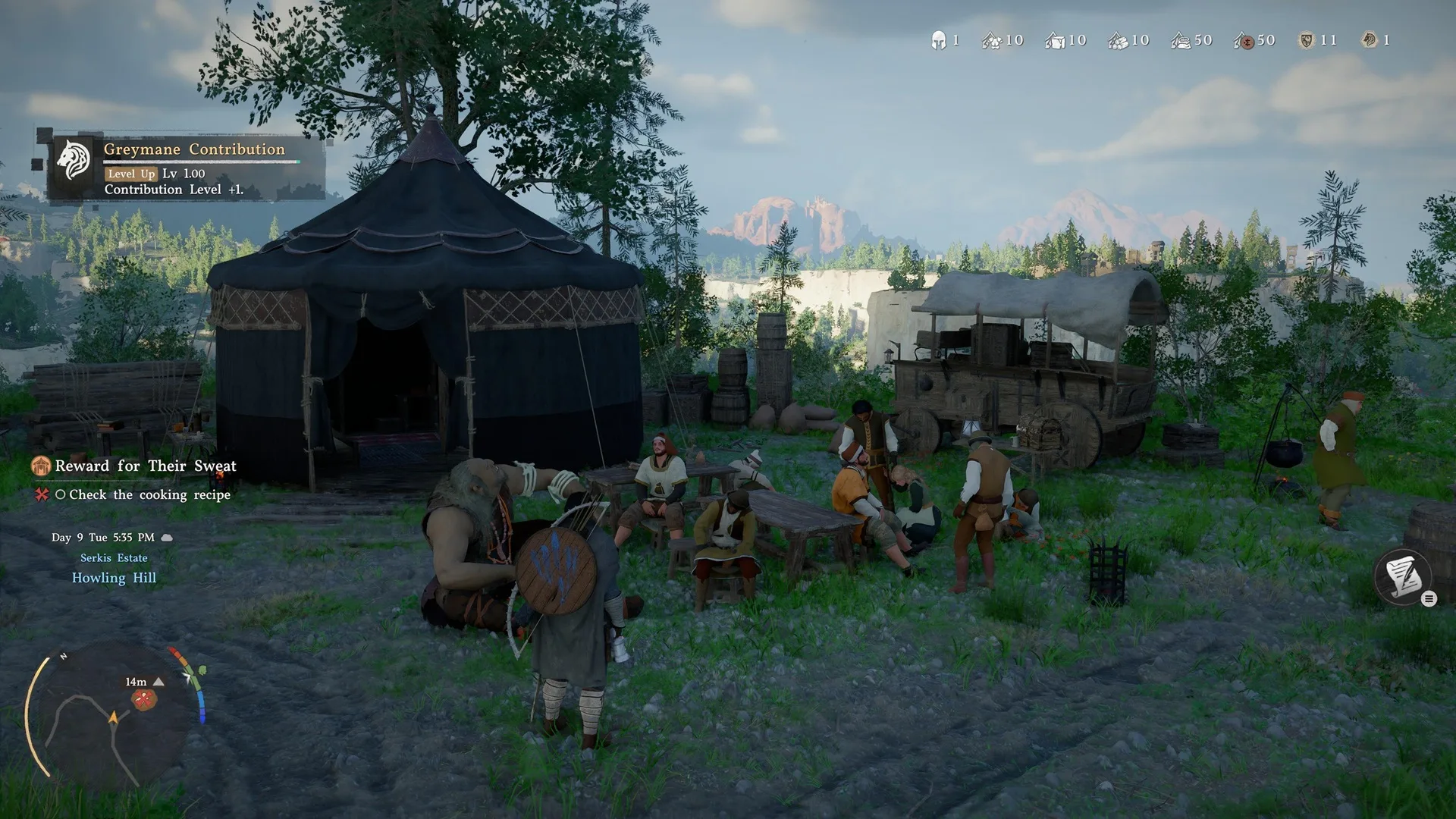Screen dimensions: 1456x819
Task: Click the shield crest icon showing 11
Action: point(1306,40)
